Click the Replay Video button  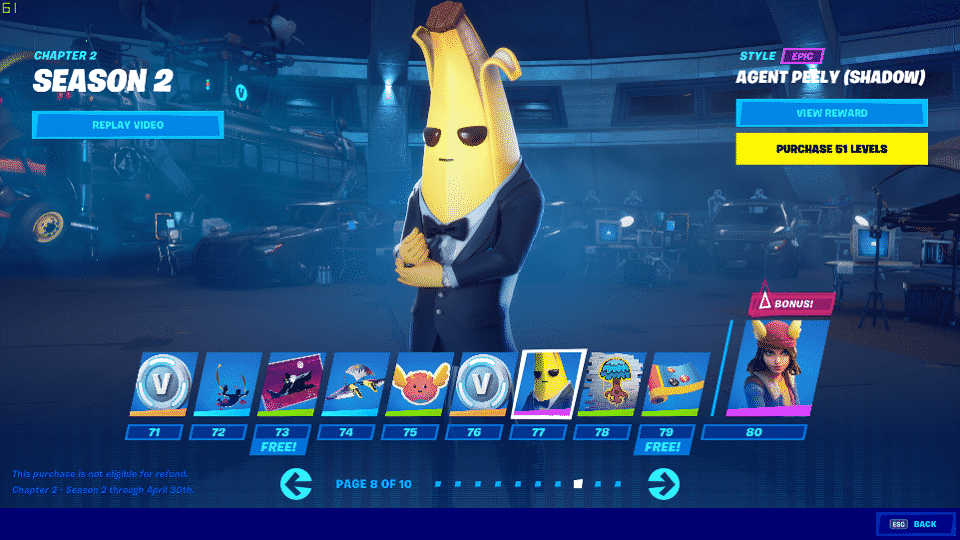[127, 125]
